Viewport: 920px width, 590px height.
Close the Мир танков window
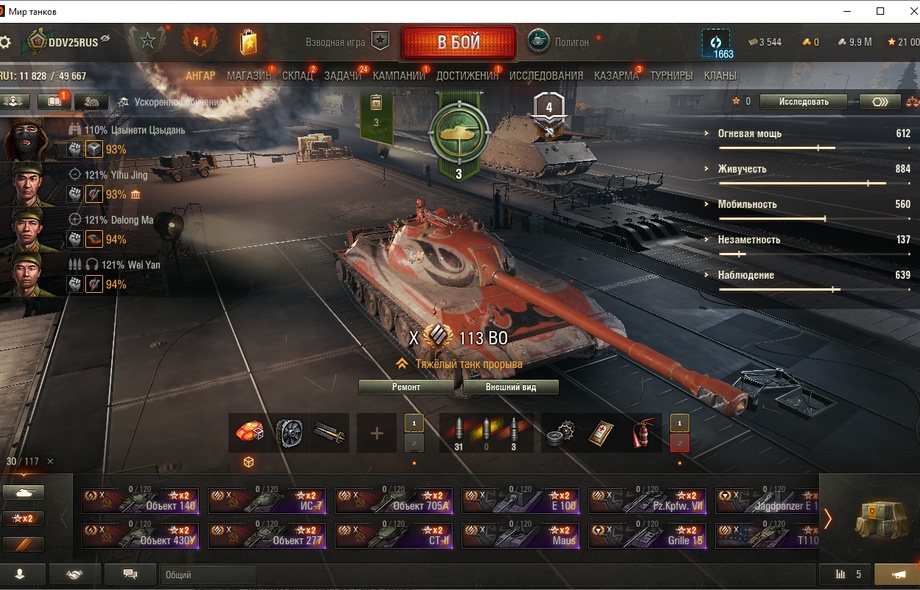click(905, 11)
